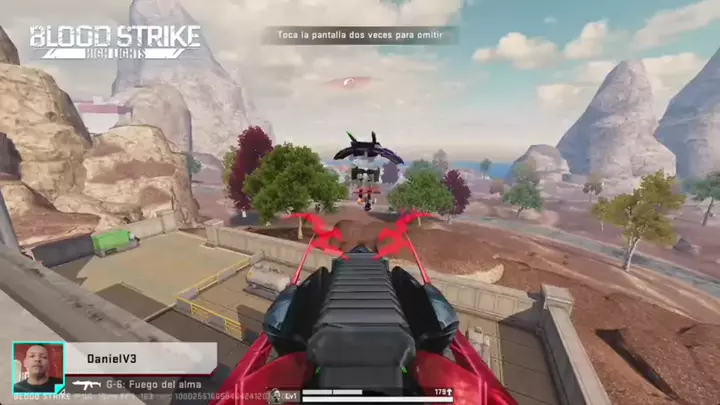Screen dimensions: 720x405
Task: Tap the 'Toca la pantalla dos veces para omitir' skip banner
Action: pyautogui.click(x=361, y=35)
